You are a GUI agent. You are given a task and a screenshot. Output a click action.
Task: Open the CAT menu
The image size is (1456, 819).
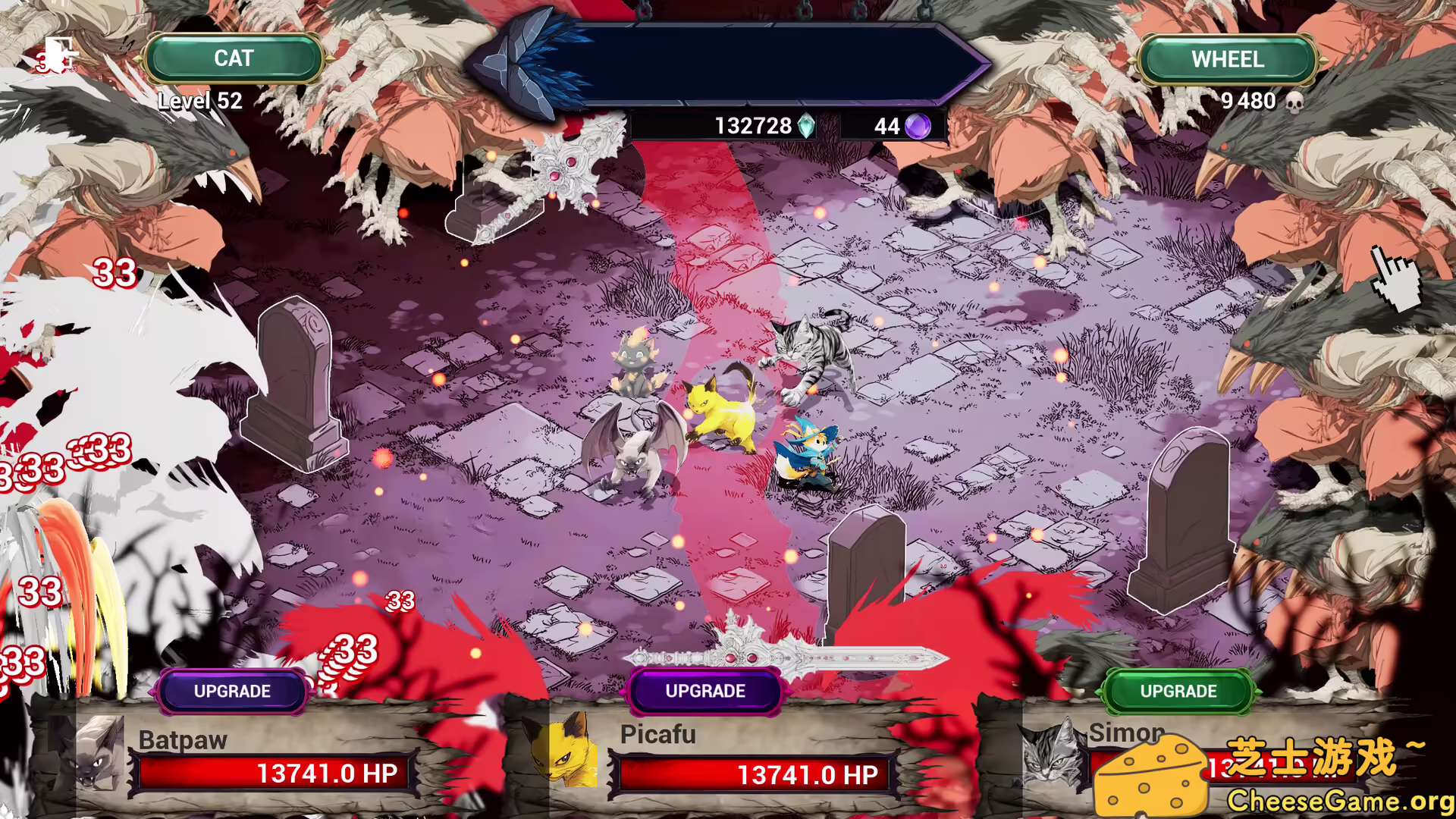[x=235, y=58]
